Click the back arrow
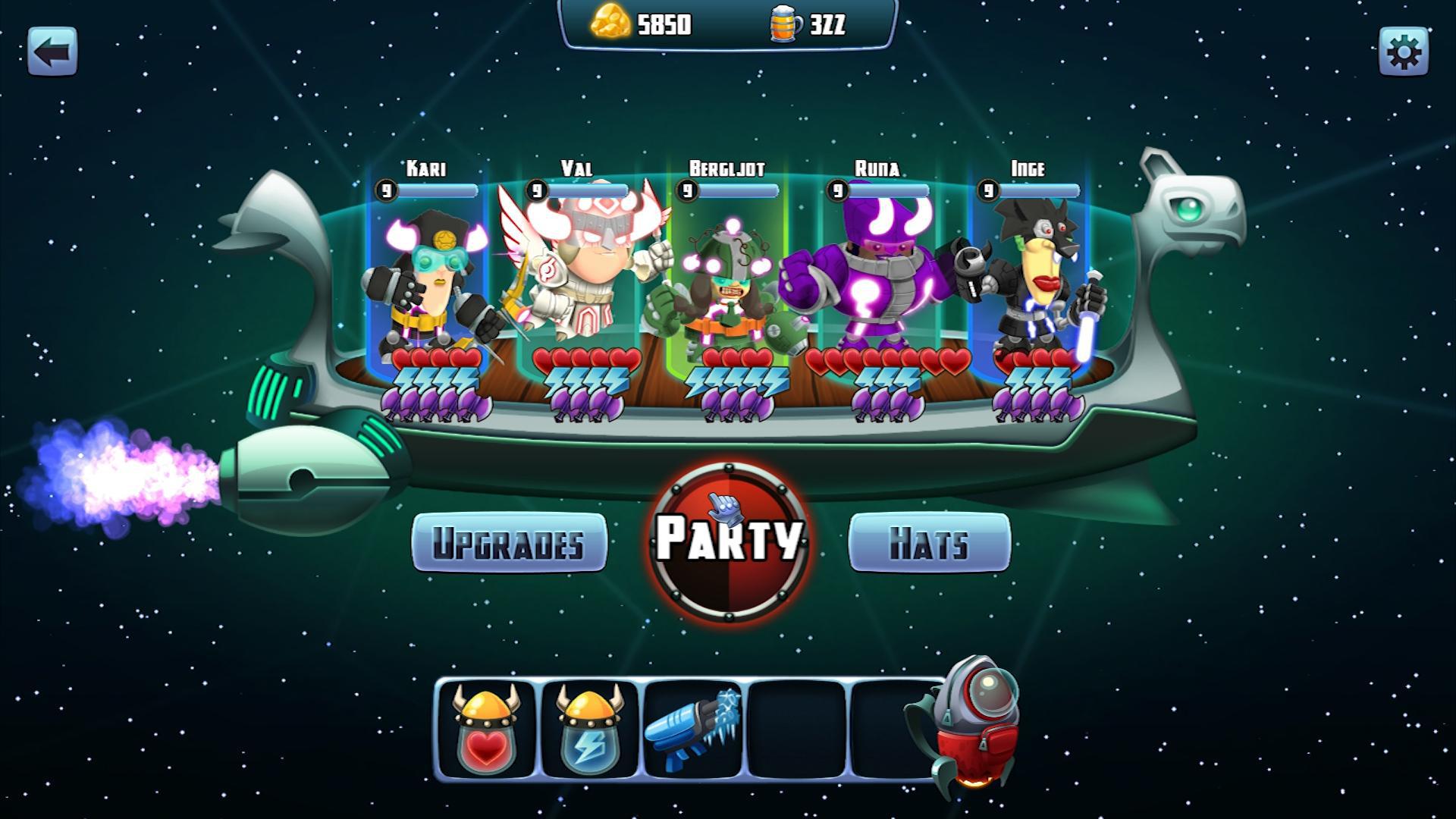1456x819 pixels. (x=52, y=52)
